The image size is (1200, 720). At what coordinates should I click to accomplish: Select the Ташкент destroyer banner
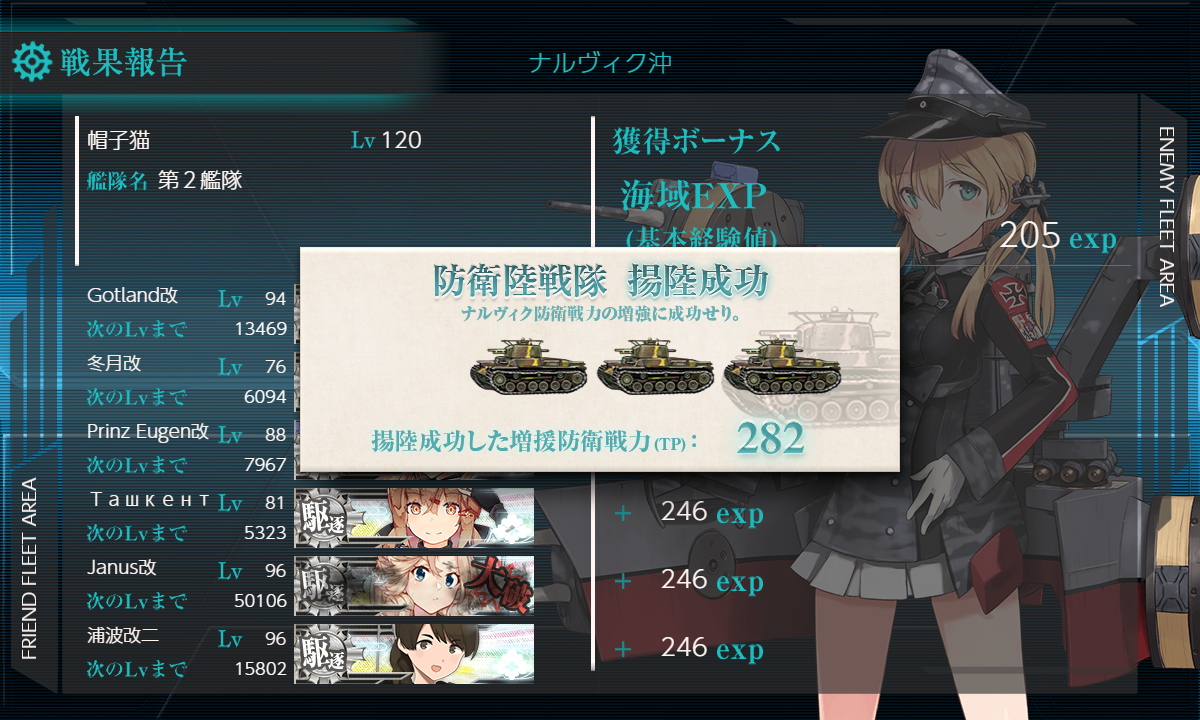click(x=414, y=516)
